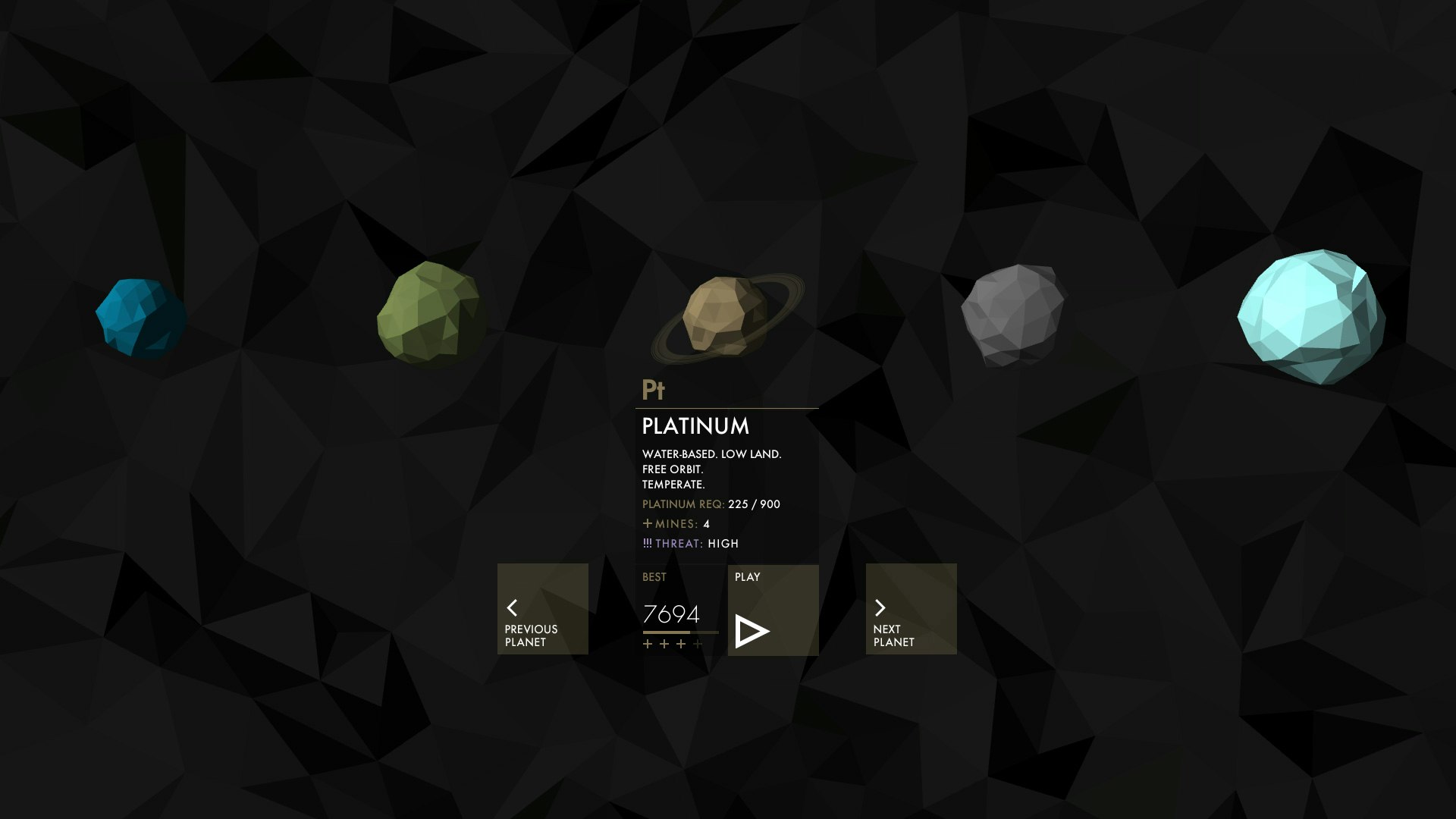This screenshot has width=1456, height=819.
Task: Click the PREVIOUS PLANET button
Action: coord(542,609)
